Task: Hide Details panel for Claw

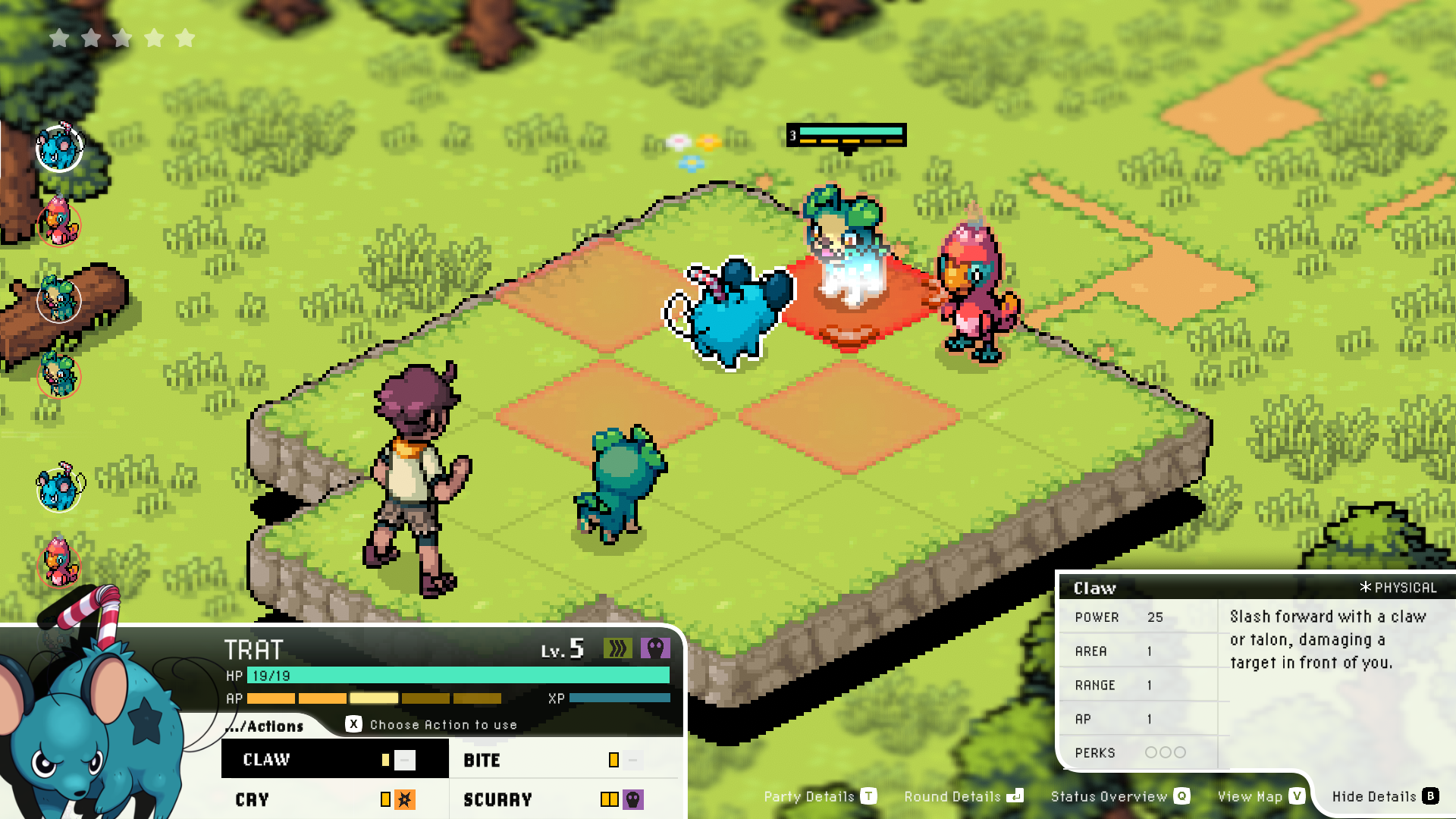Action: [x=1385, y=796]
